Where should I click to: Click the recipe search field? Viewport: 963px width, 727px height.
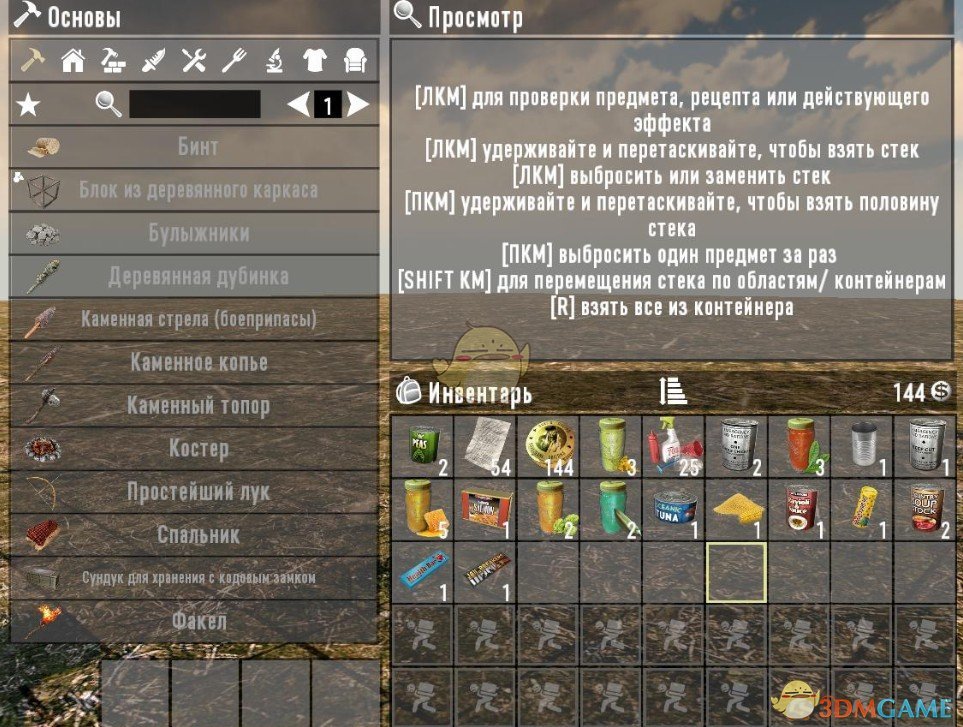click(195, 104)
